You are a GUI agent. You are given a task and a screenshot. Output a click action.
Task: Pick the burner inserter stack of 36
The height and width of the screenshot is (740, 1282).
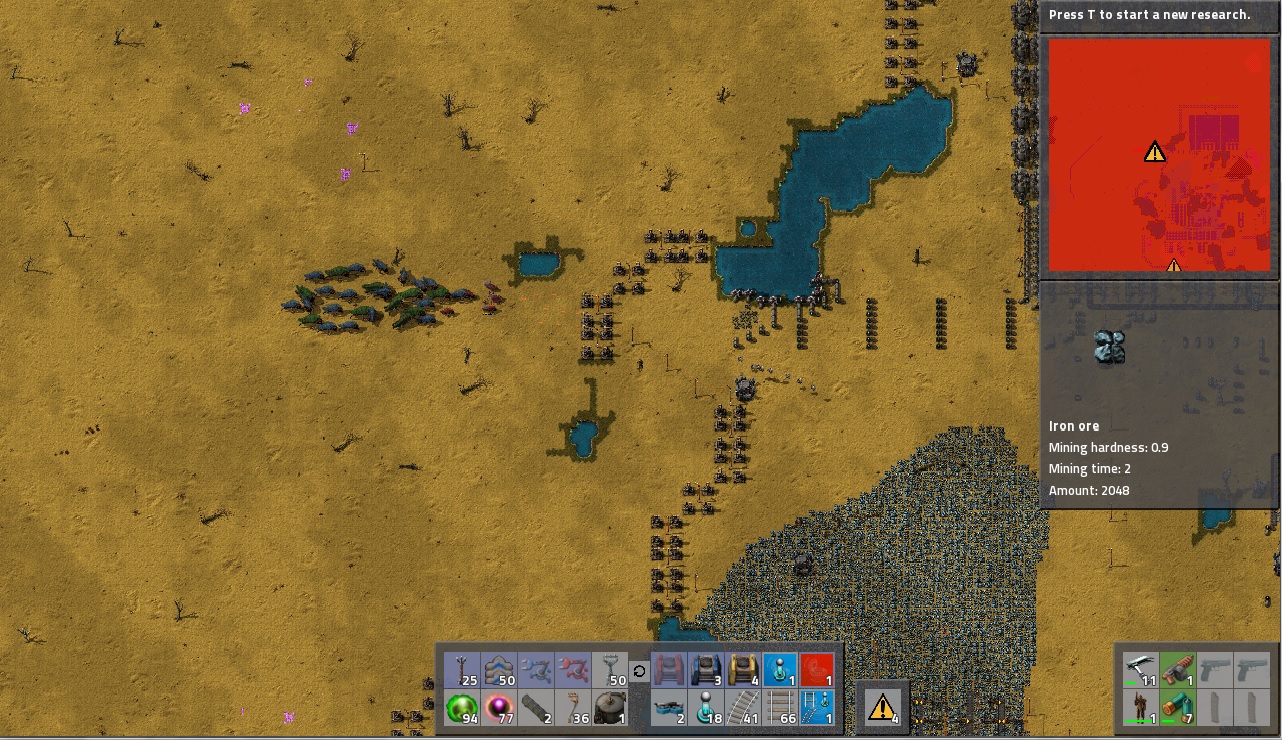pyautogui.click(x=573, y=708)
